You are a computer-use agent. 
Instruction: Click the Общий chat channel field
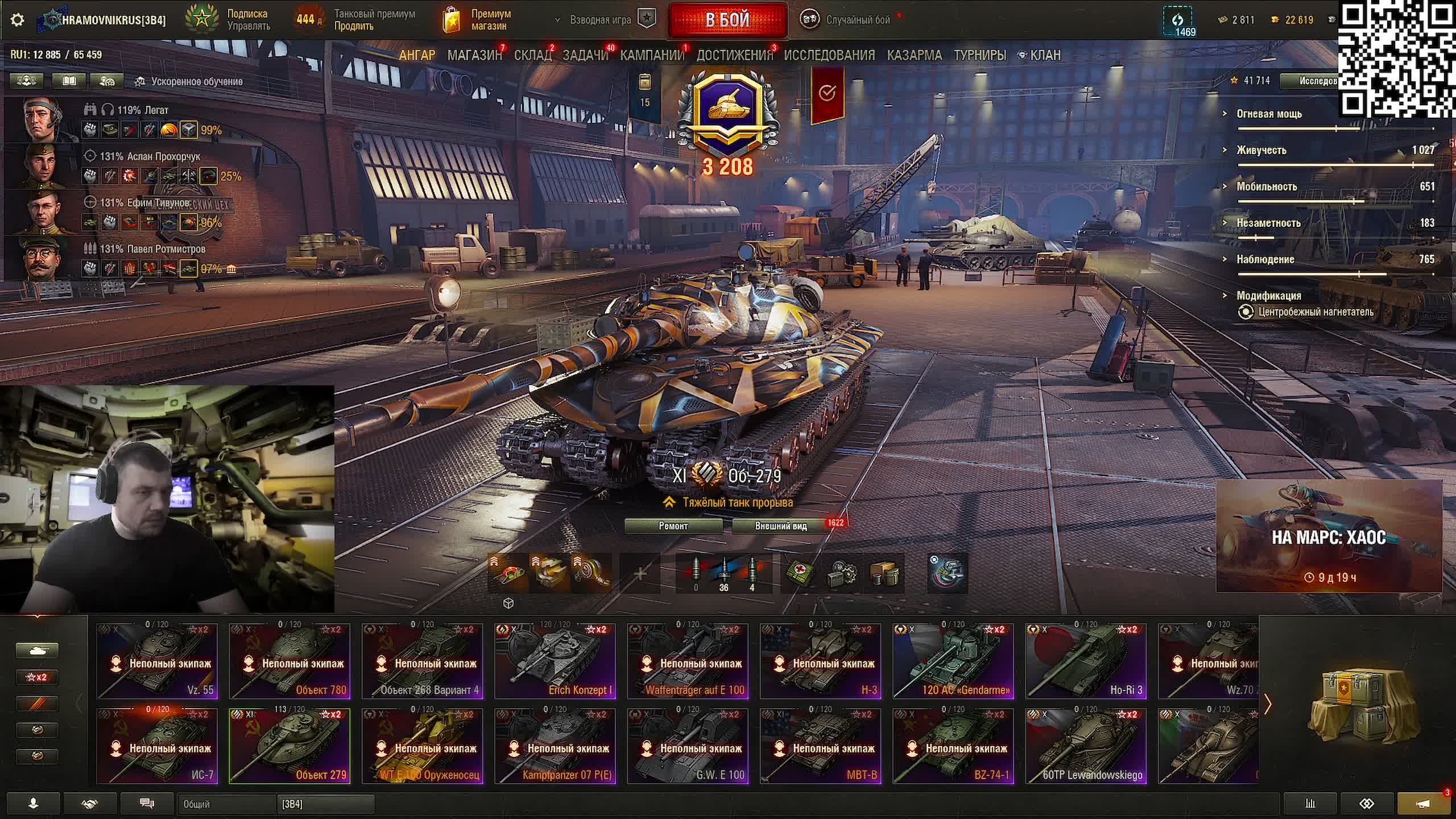(x=226, y=804)
